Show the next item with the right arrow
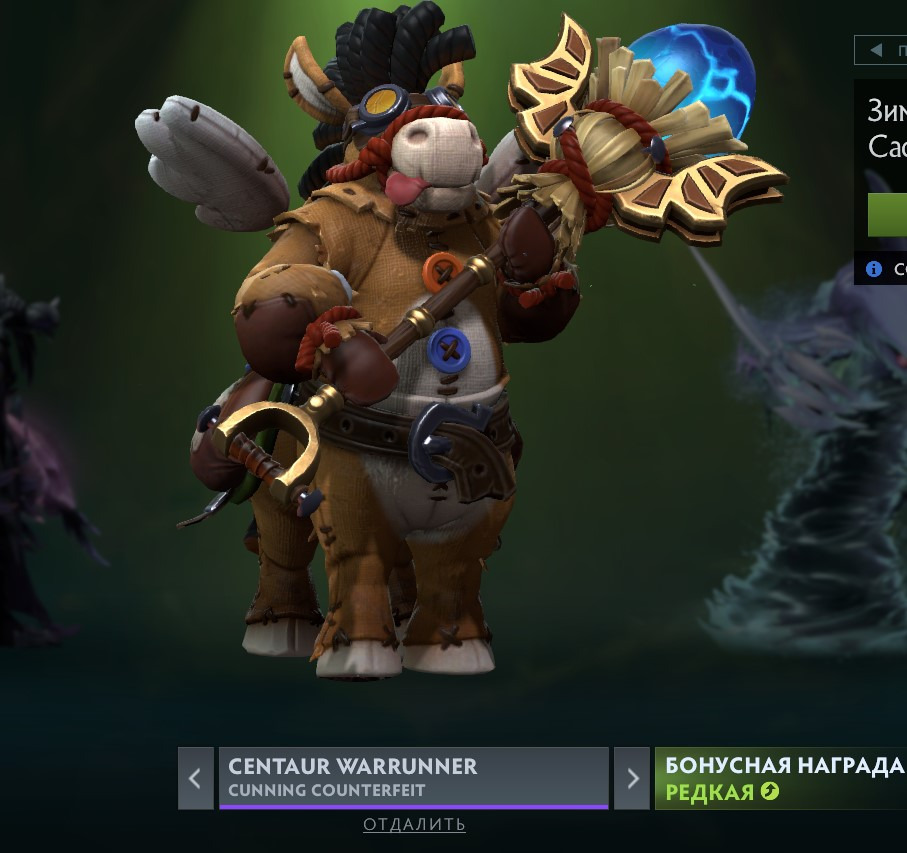 point(631,778)
